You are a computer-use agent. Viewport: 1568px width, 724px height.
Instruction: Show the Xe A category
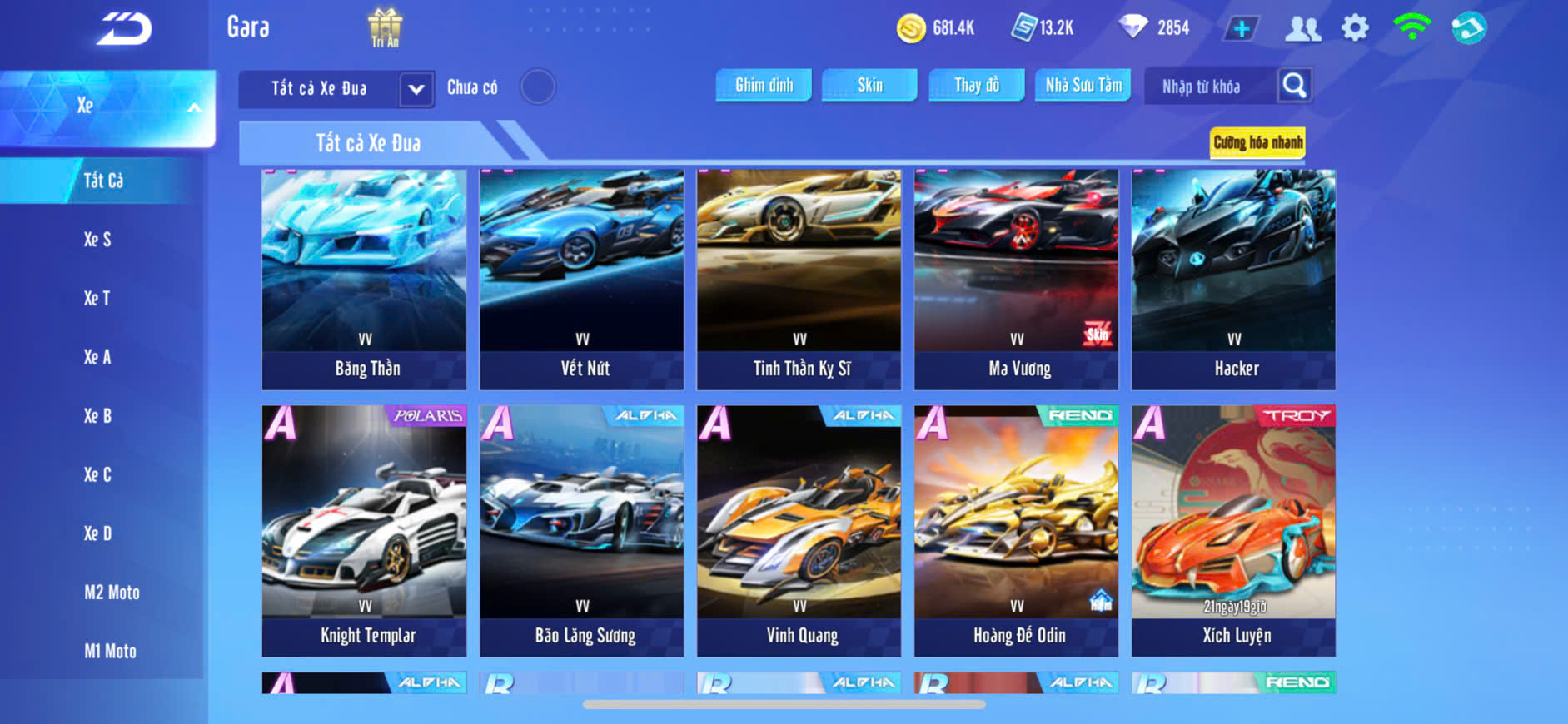(x=97, y=357)
